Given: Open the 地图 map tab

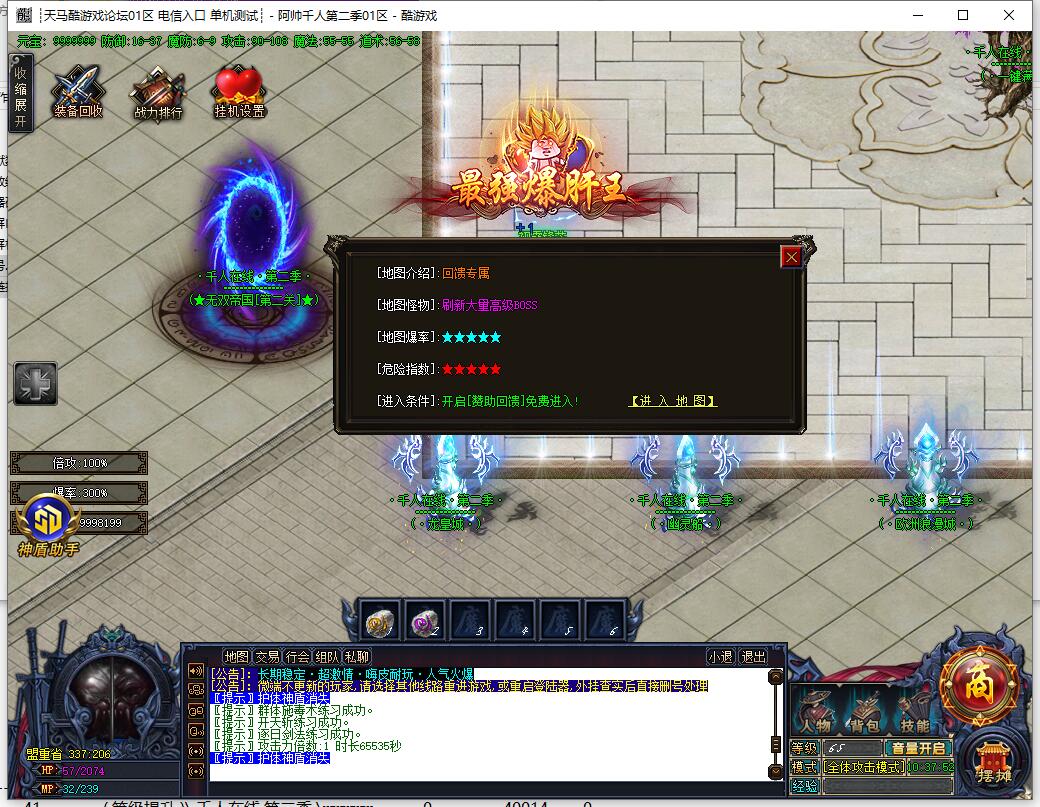Looking at the screenshot, I should point(236,657).
